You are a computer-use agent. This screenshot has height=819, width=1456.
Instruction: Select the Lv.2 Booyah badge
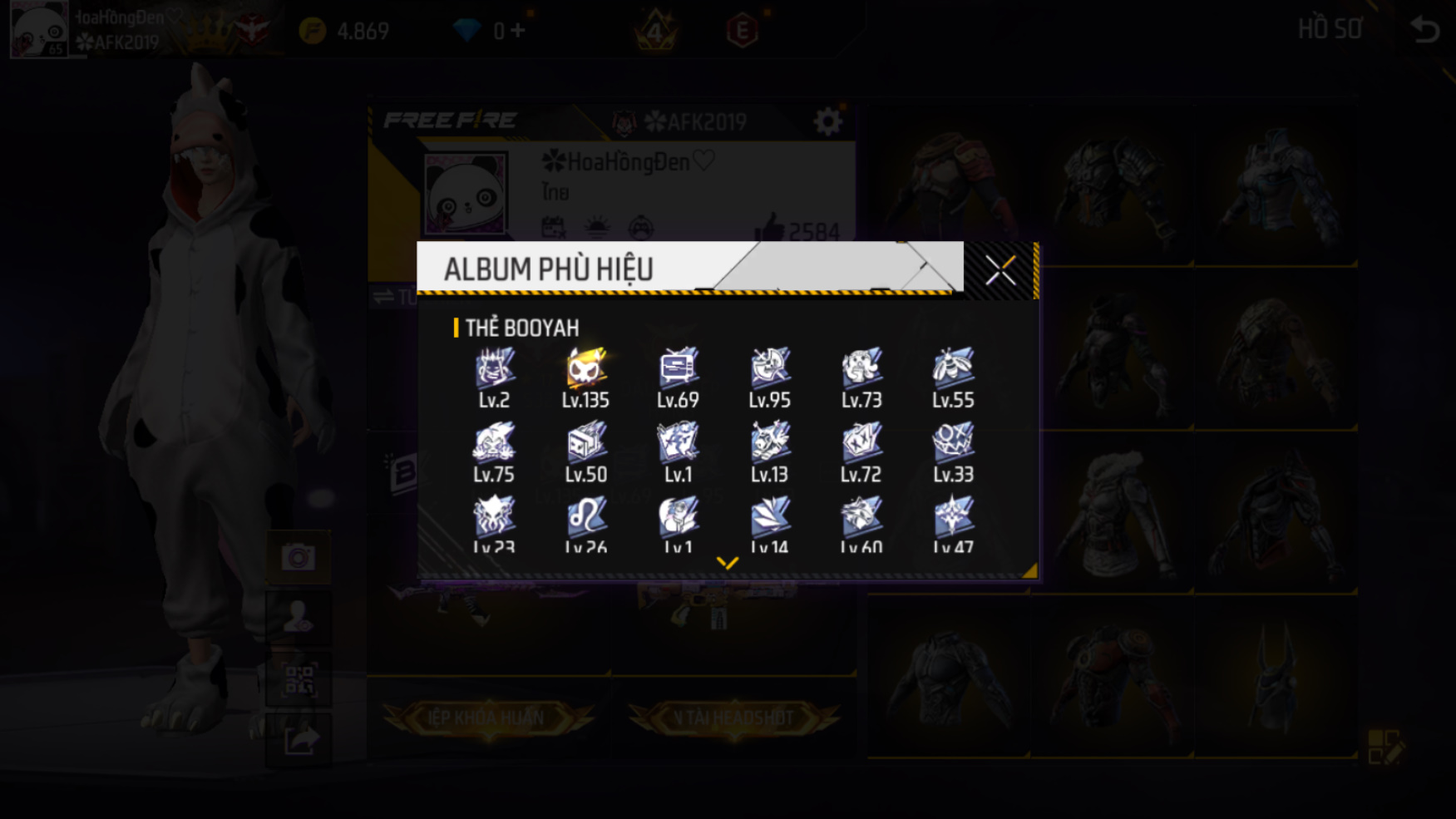[494, 368]
